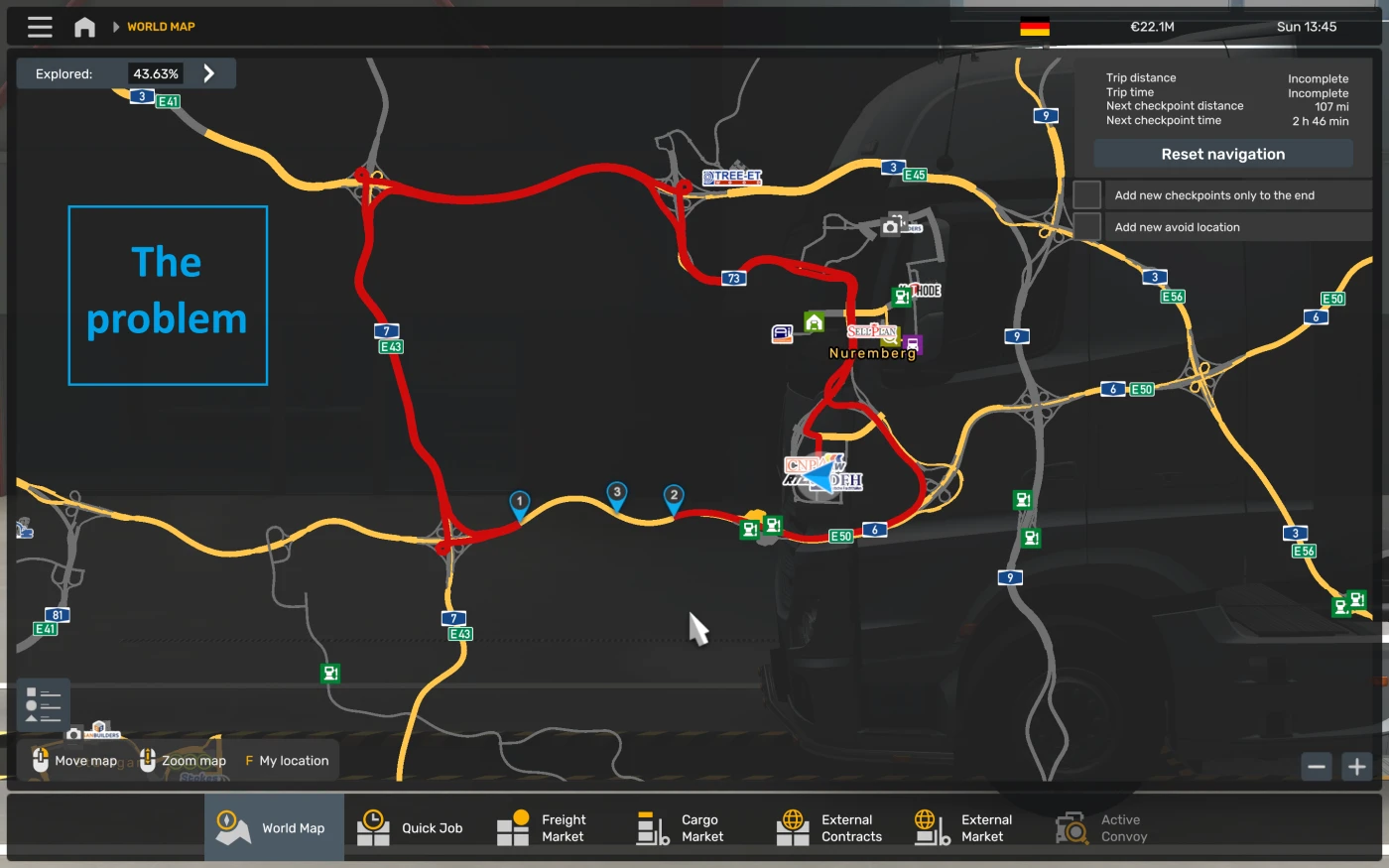
Task: Click the home icon in the header
Action: pyautogui.click(x=84, y=27)
